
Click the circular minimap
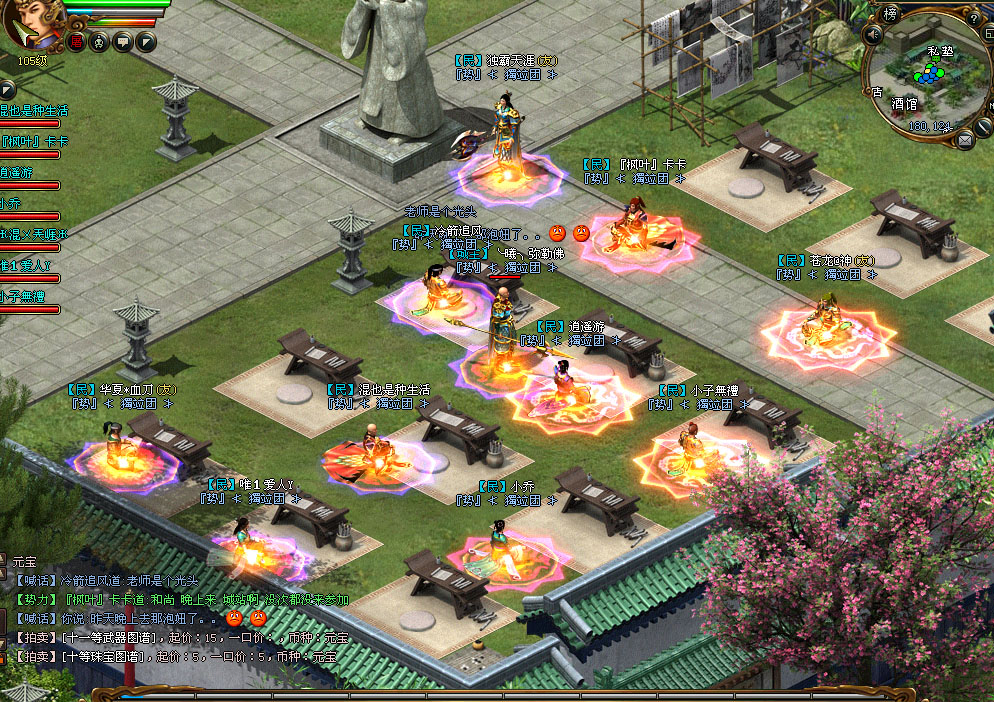(x=927, y=75)
